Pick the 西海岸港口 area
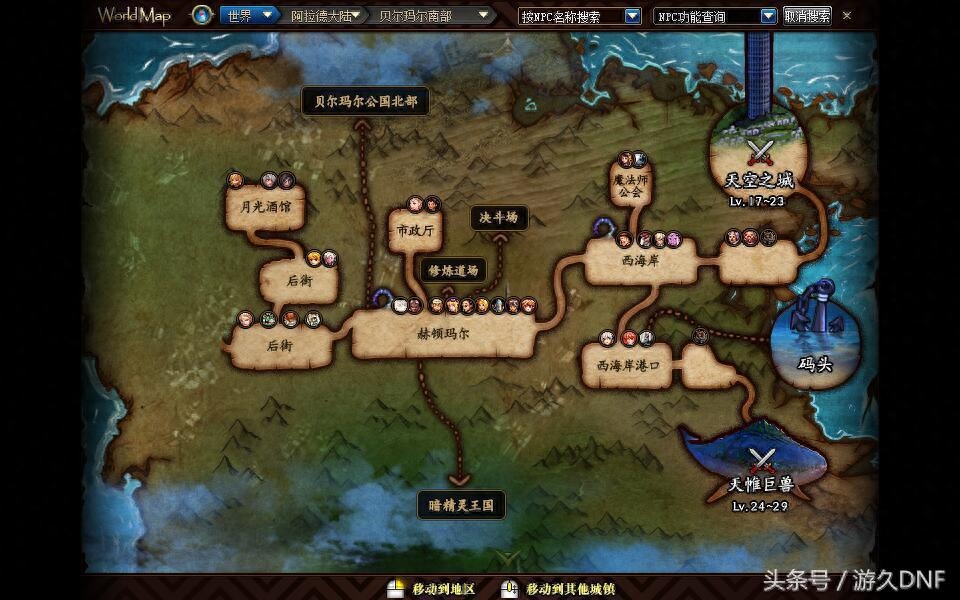This screenshot has height=600, width=960. pyautogui.click(x=628, y=366)
